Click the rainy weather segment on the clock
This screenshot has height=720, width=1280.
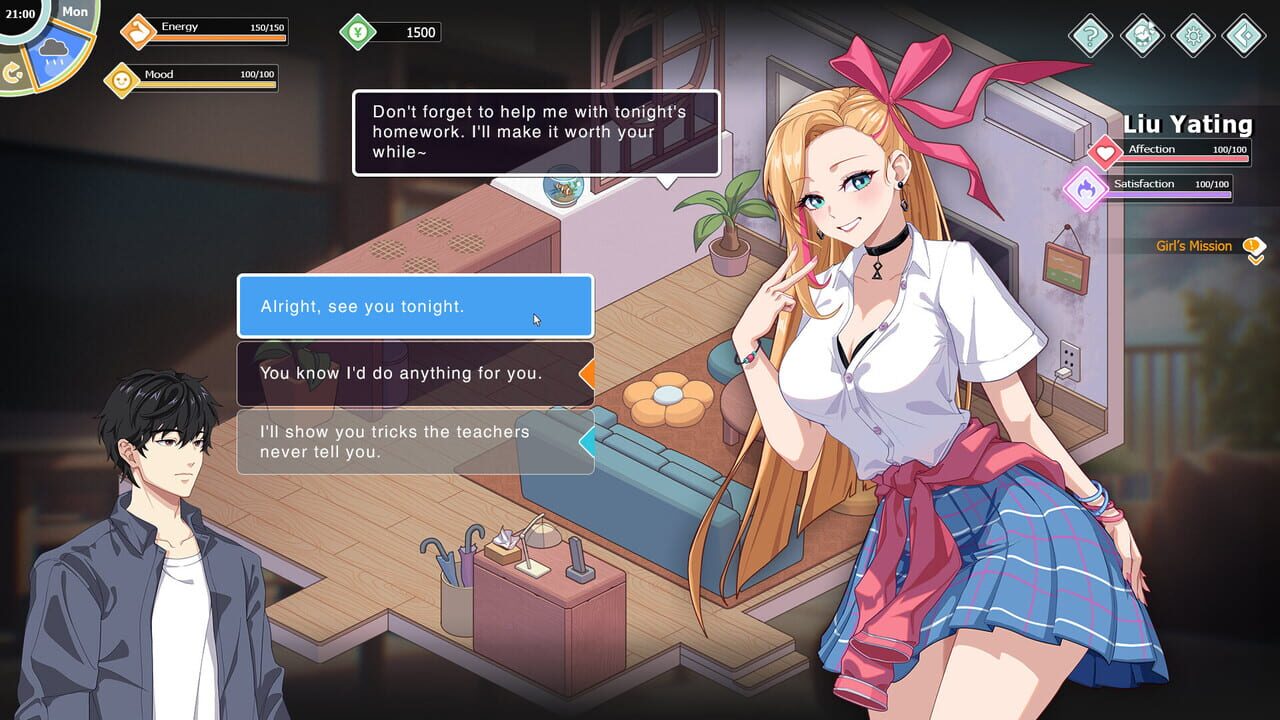[x=54, y=58]
